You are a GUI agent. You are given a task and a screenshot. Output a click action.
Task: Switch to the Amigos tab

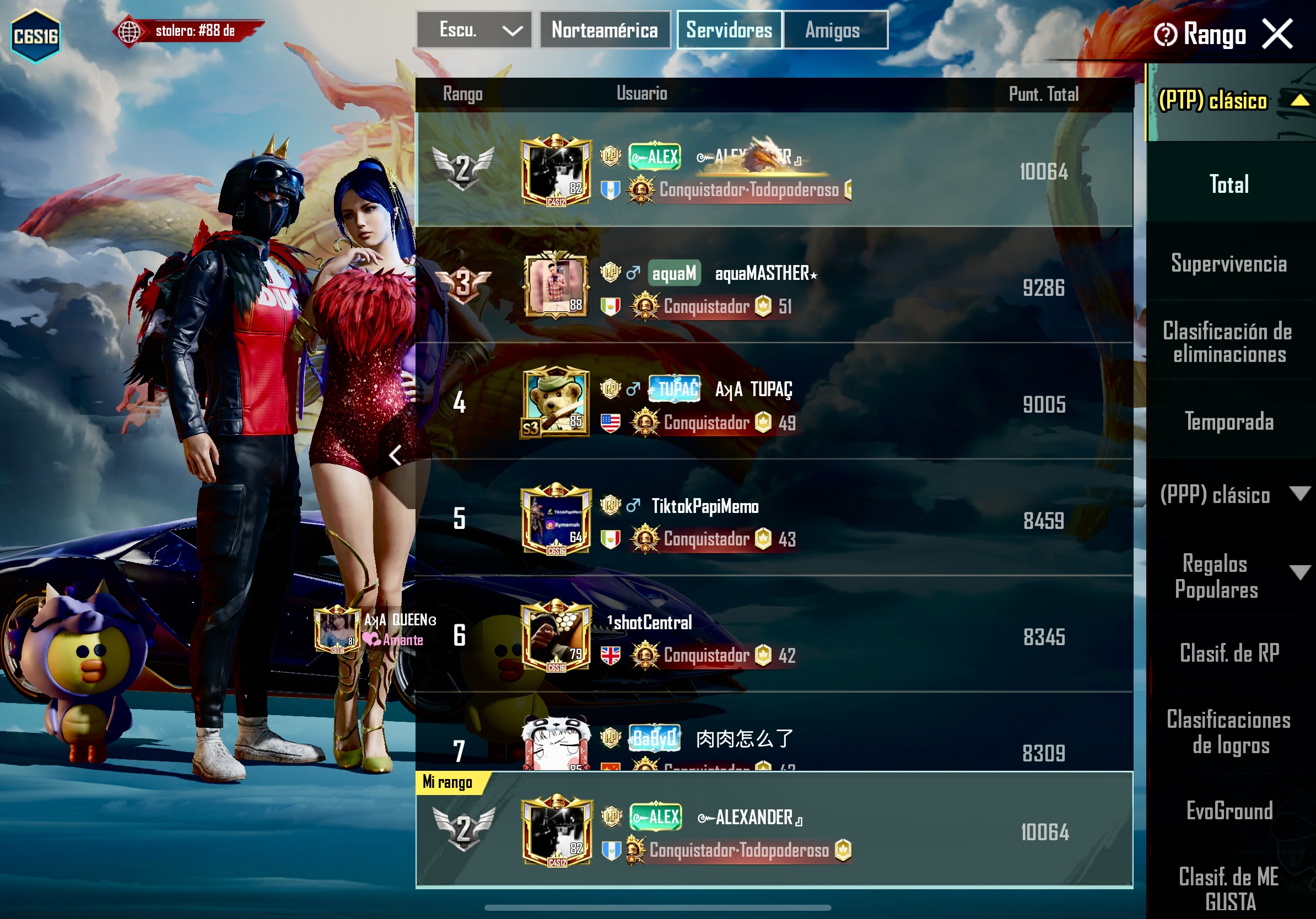[x=832, y=30]
